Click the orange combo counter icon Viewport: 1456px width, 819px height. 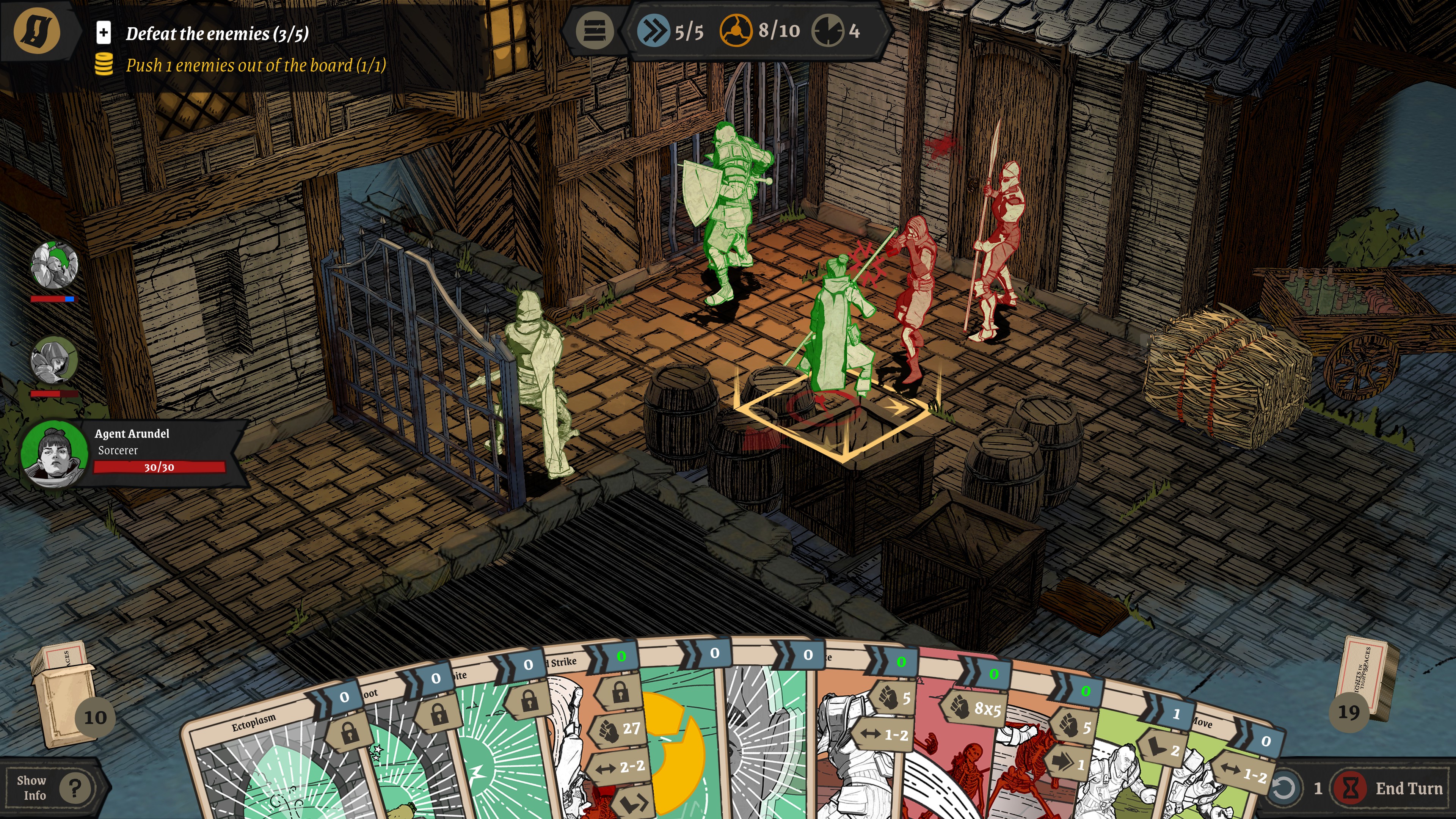pos(735,30)
